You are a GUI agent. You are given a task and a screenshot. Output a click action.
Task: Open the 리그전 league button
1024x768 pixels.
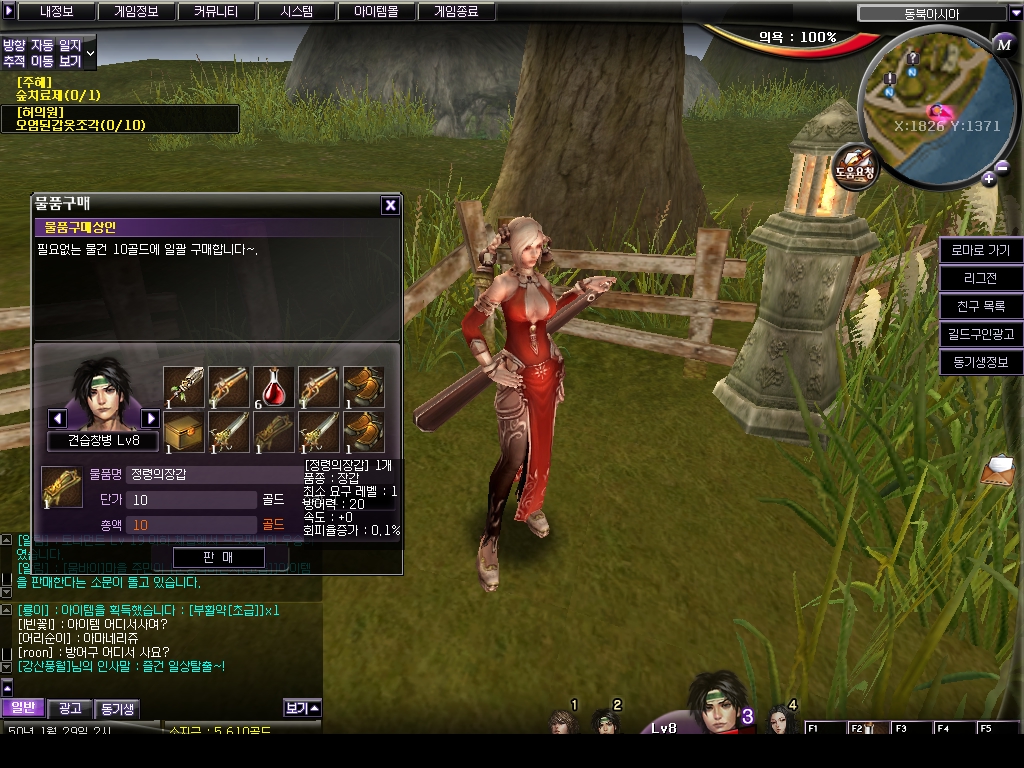pyautogui.click(x=980, y=278)
